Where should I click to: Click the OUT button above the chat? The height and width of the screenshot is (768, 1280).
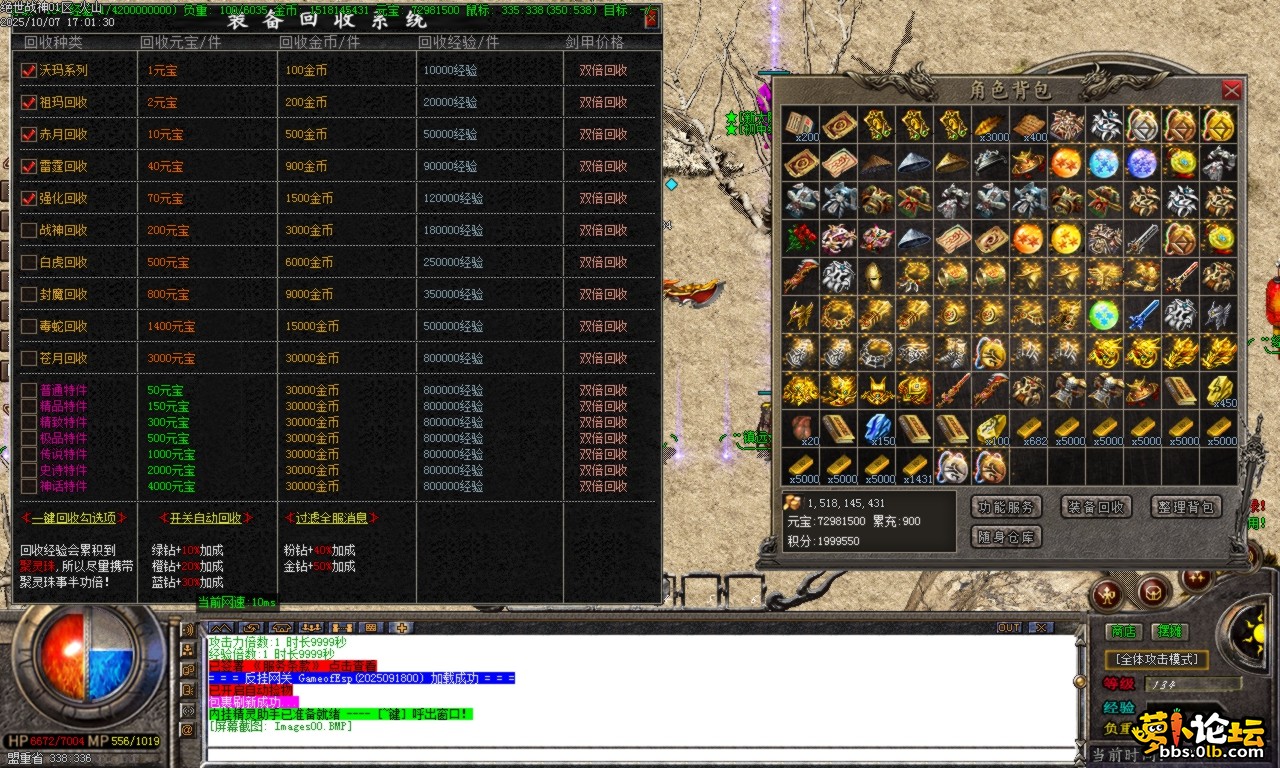(x=1009, y=628)
